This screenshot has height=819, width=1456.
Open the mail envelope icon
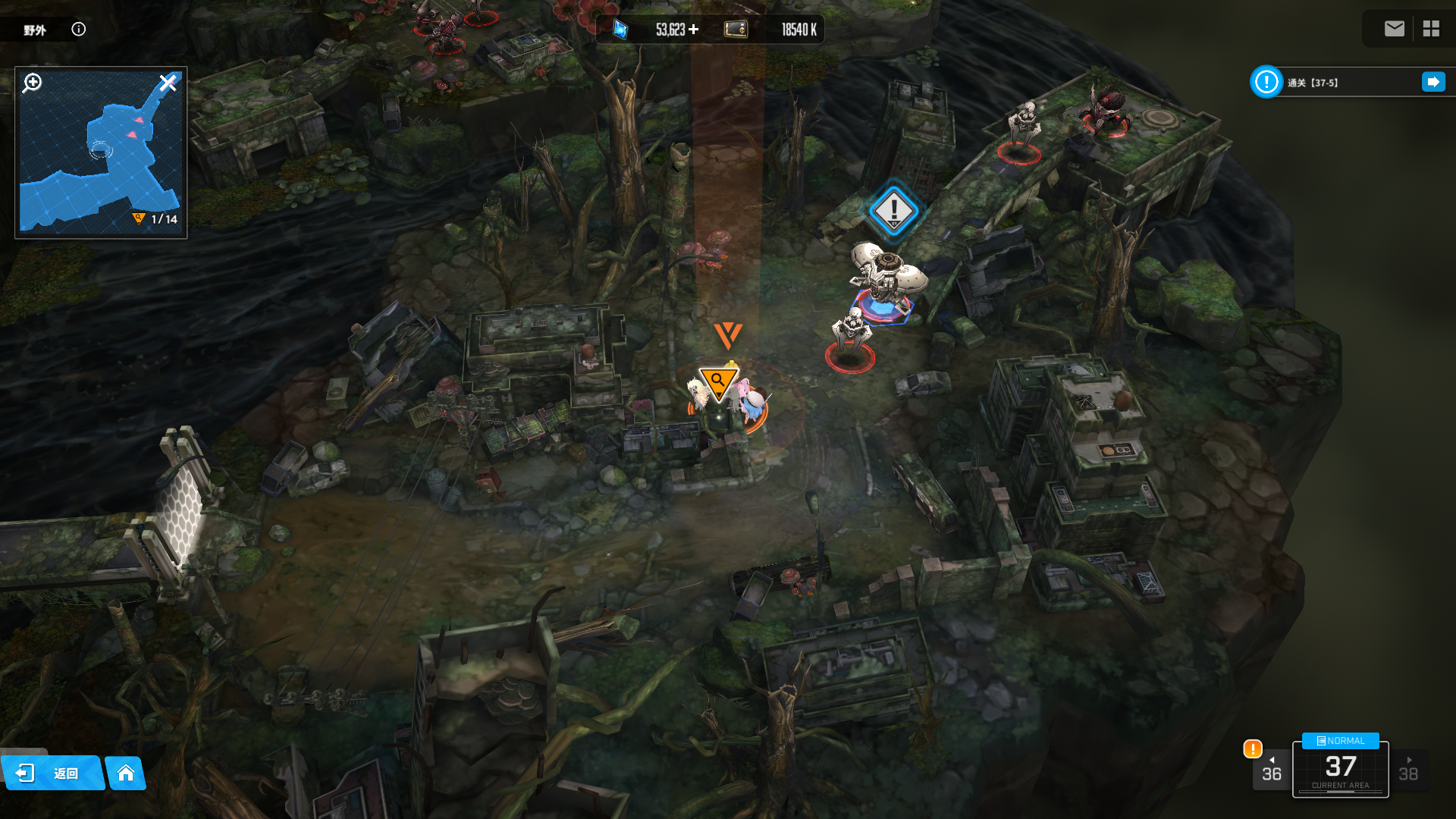pos(1394,29)
